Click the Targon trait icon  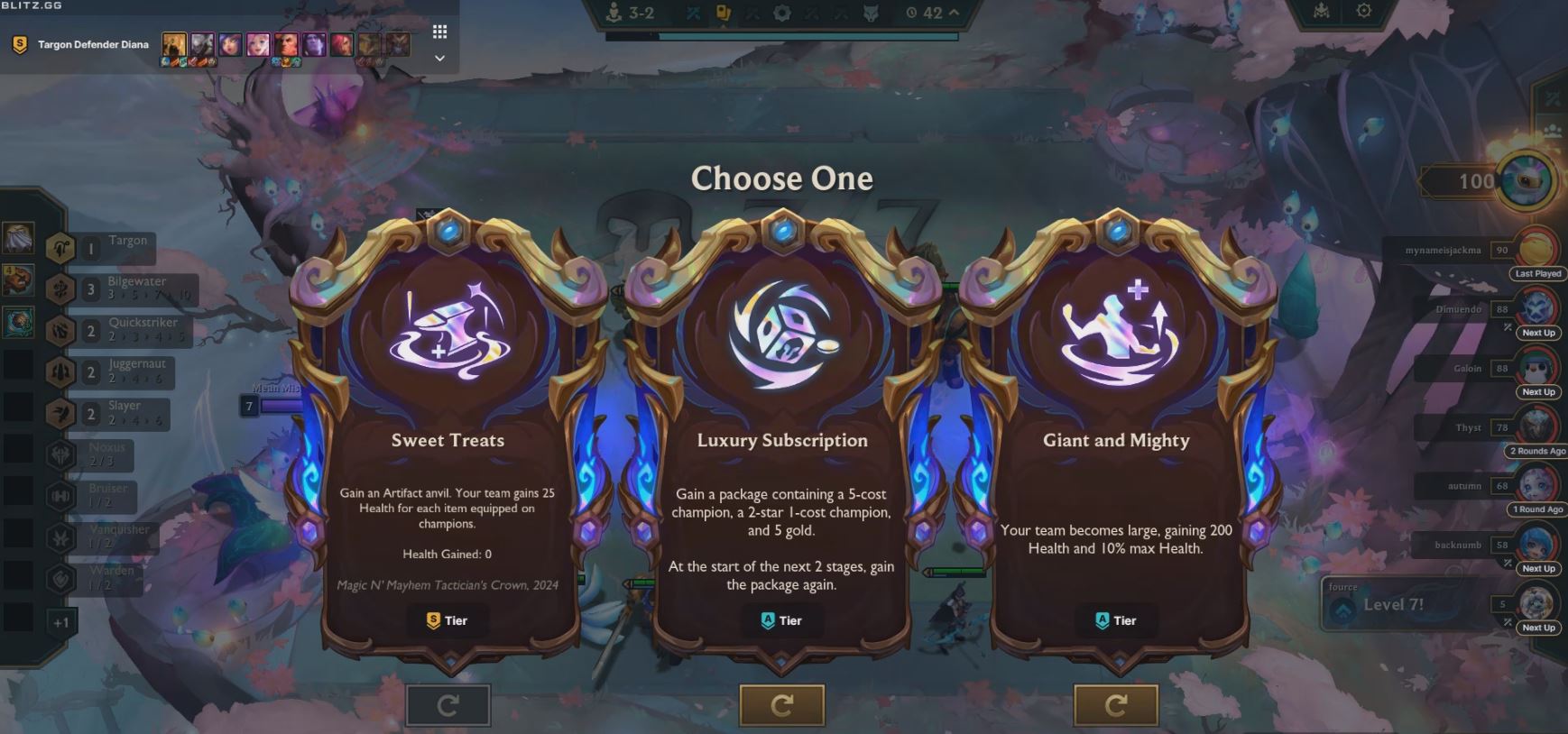pyautogui.click(x=60, y=248)
